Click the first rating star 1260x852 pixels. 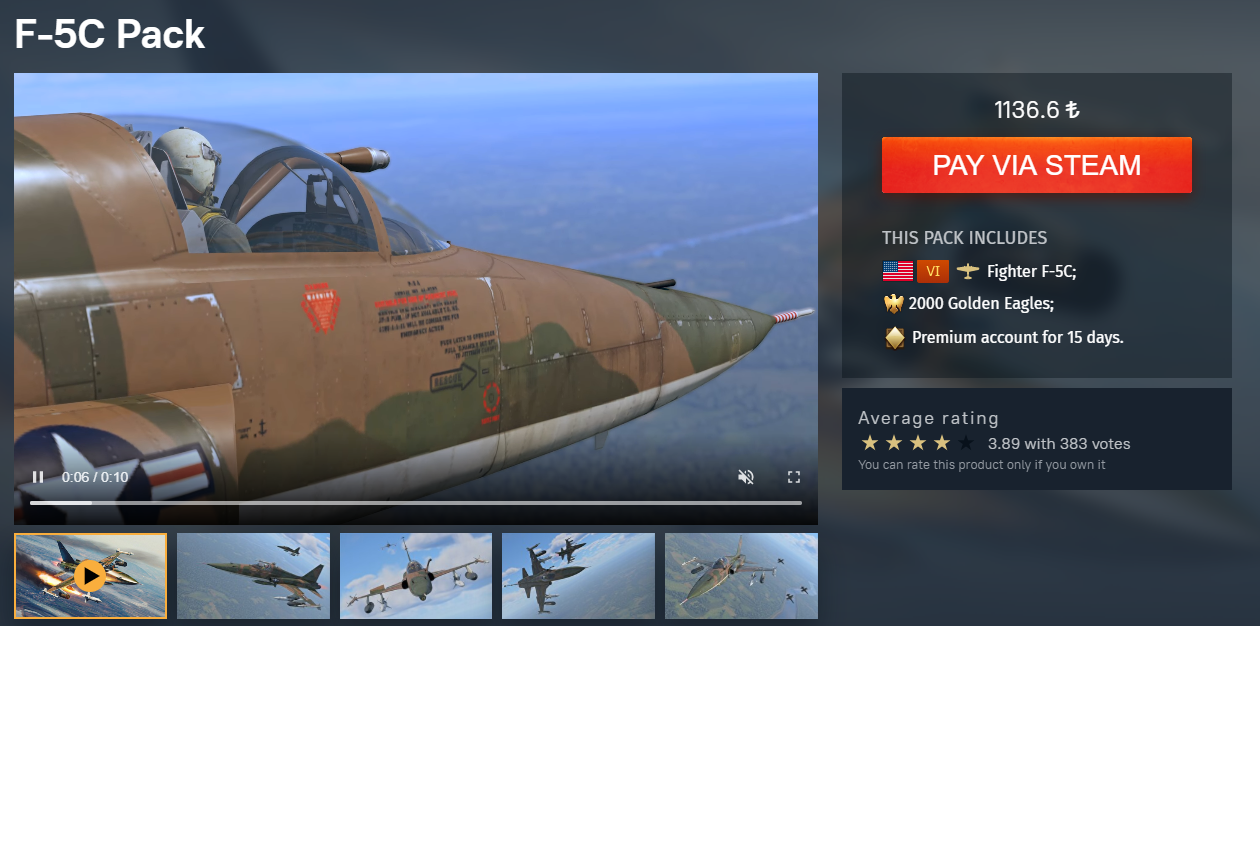click(x=870, y=443)
